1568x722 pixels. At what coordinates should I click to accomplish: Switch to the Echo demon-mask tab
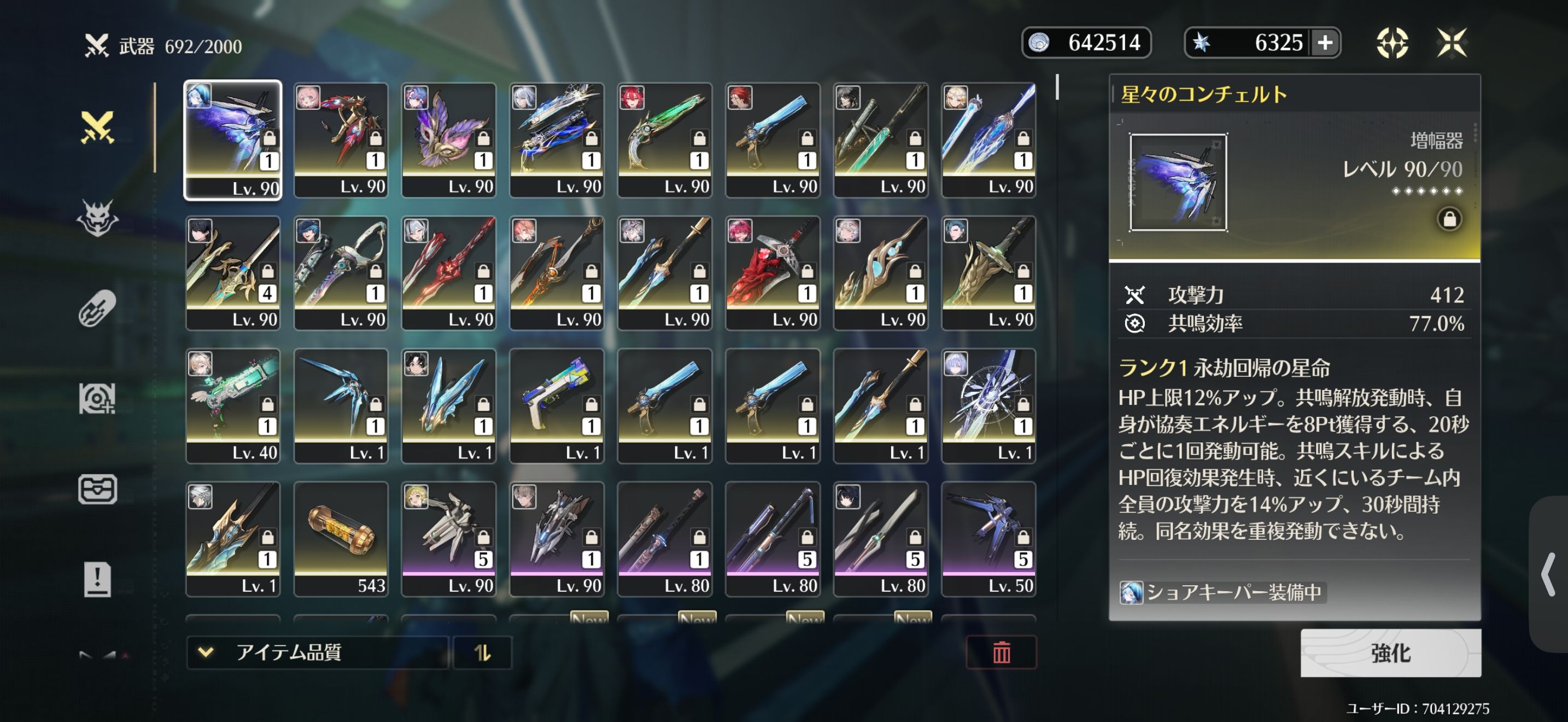tap(97, 218)
